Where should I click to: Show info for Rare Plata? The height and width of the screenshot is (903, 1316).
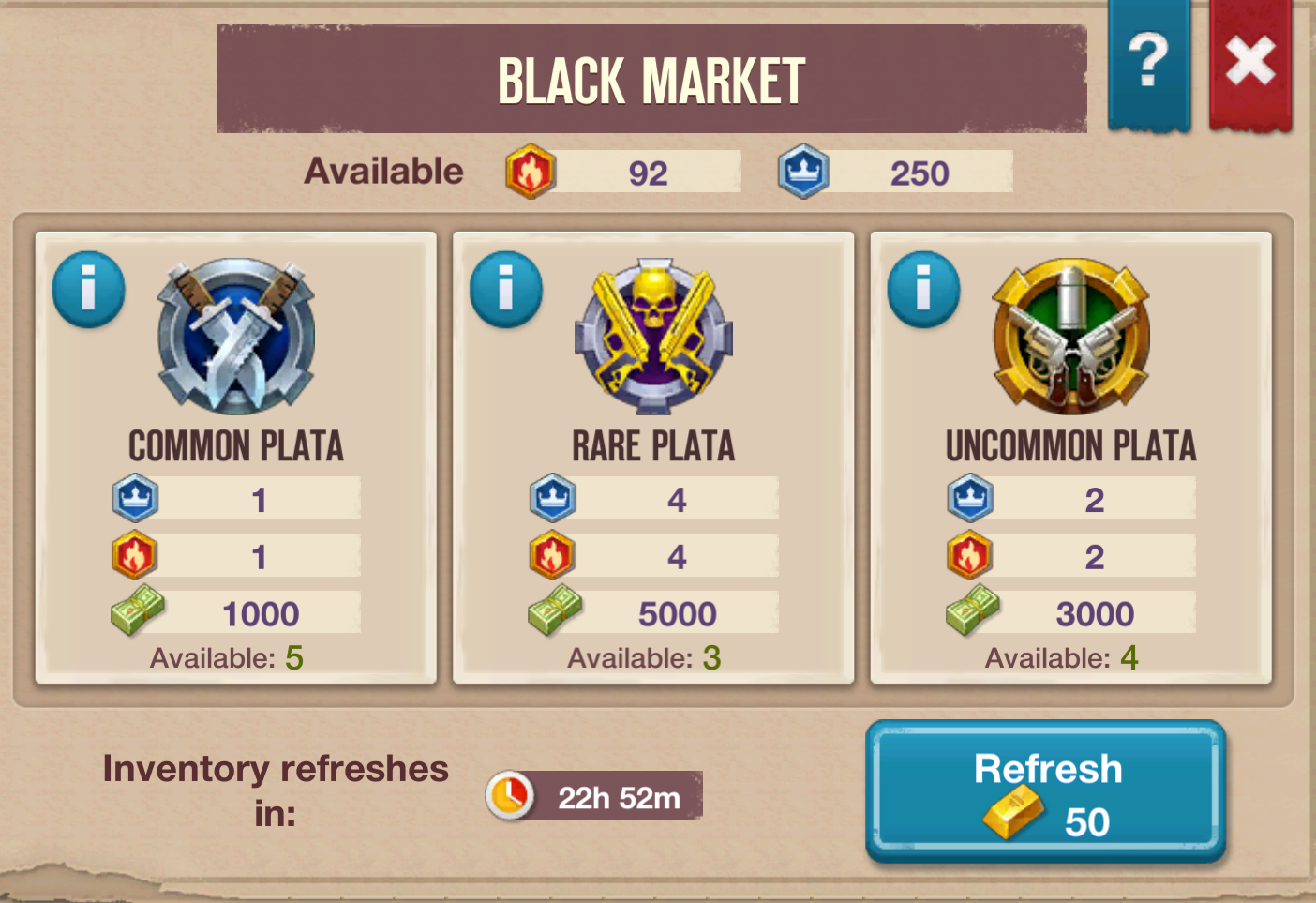pos(506,289)
